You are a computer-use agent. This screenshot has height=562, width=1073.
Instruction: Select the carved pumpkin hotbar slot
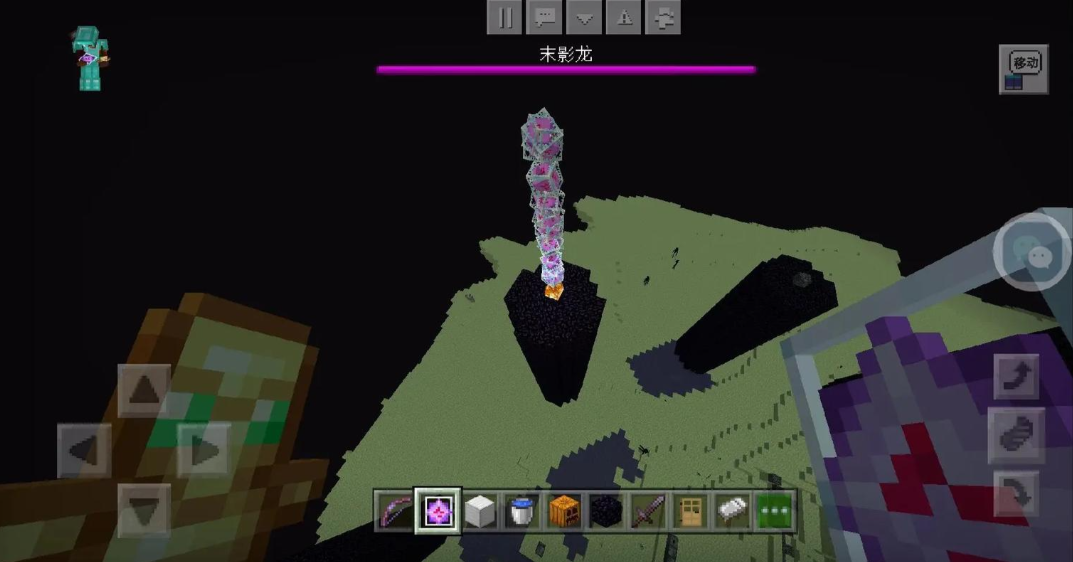pos(563,511)
